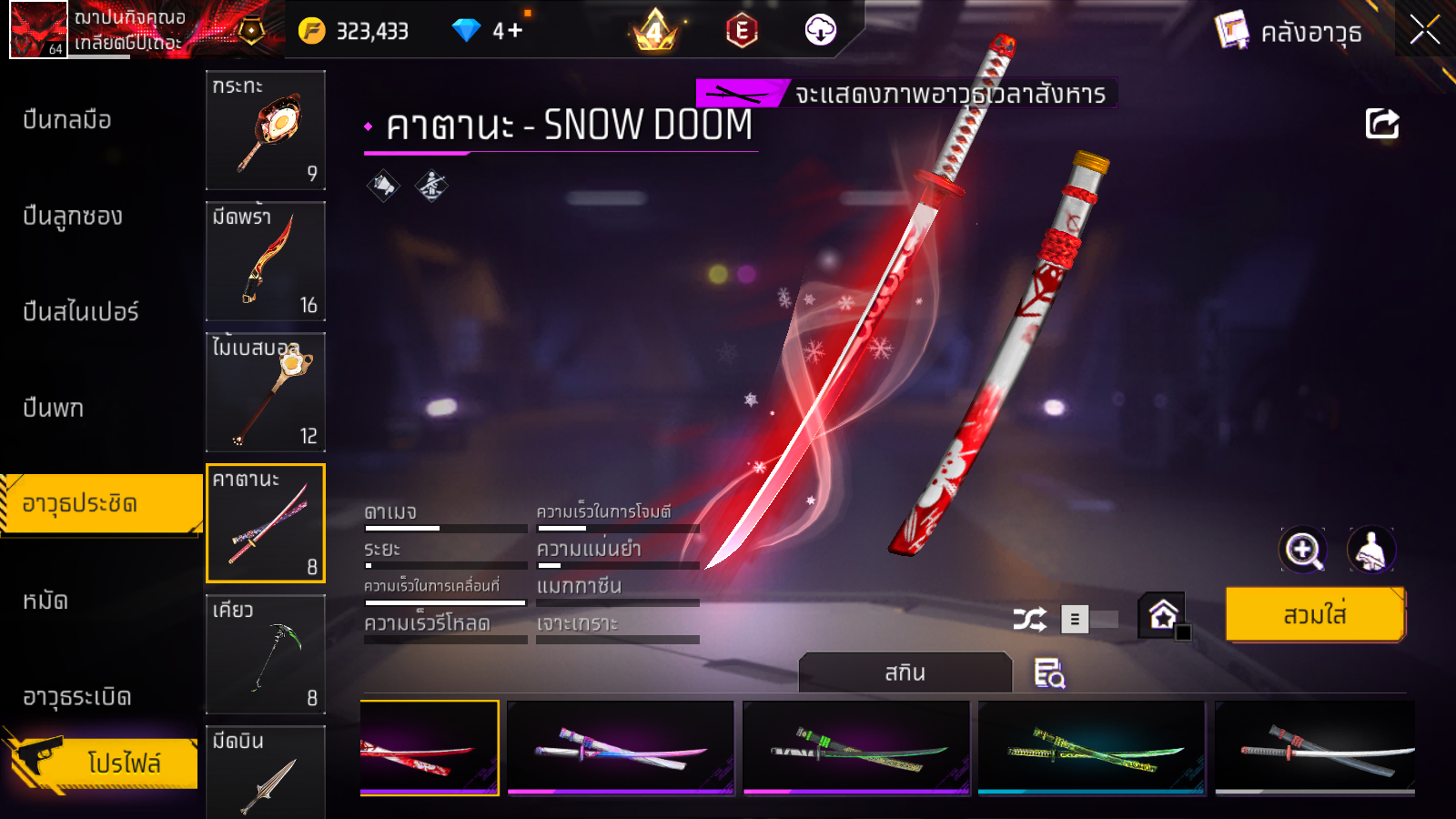Choose the ปืนสไนเปอร์ category
The width and height of the screenshot is (1456, 819).
[81, 312]
